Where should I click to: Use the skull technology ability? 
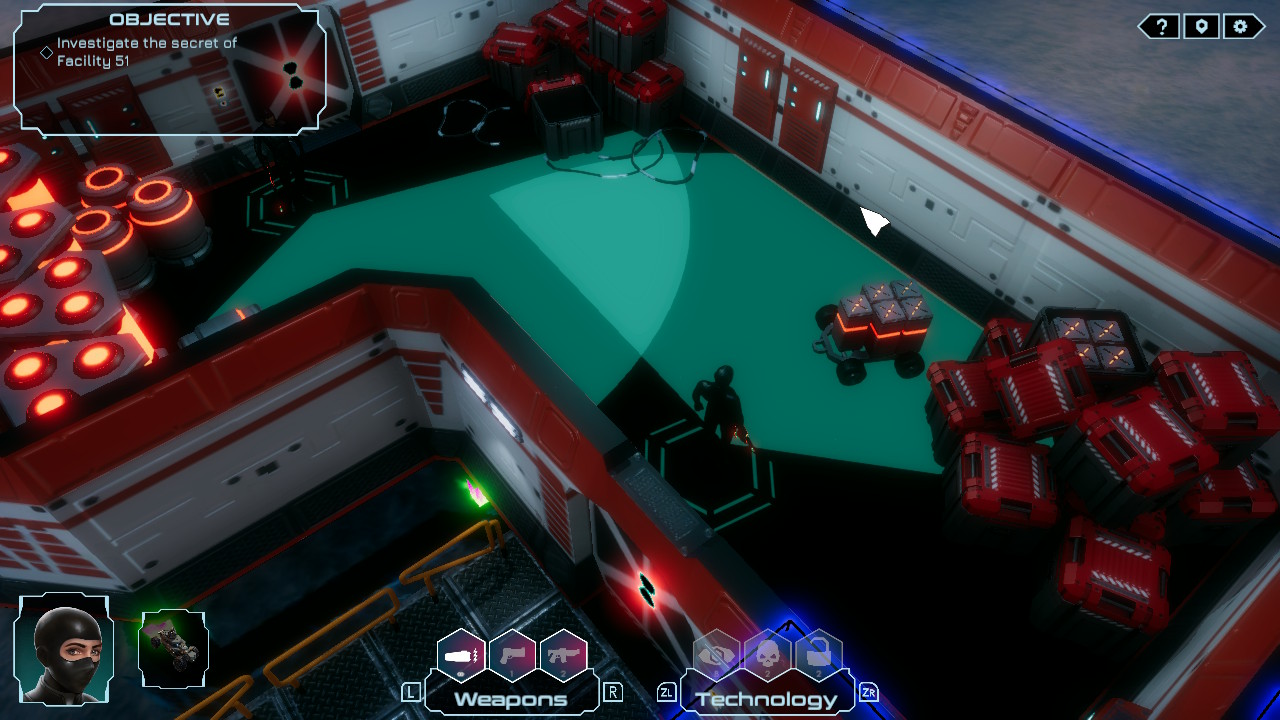pyautogui.click(x=768, y=655)
